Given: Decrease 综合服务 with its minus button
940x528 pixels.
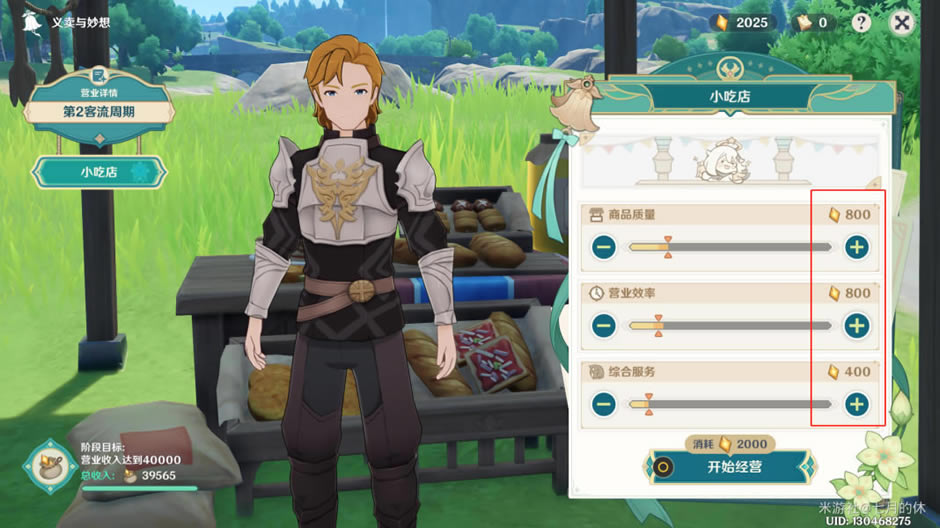Looking at the screenshot, I should point(603,404).
